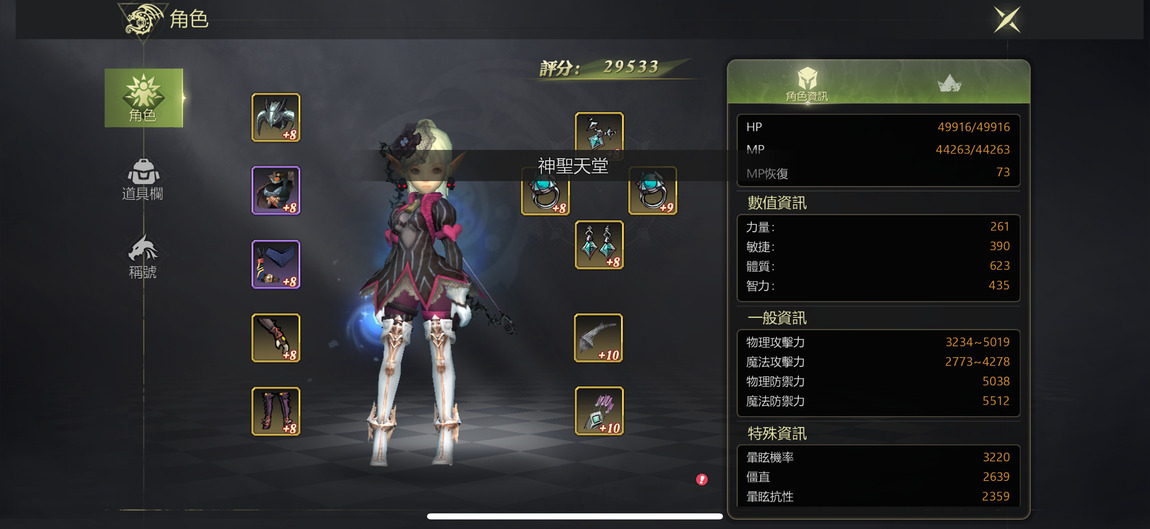This screenshot has height=529, width=1150.
Task: Inspect the +8 purple-framed chest armor slot
Action: pyautogui.click(x=276, y=191)
